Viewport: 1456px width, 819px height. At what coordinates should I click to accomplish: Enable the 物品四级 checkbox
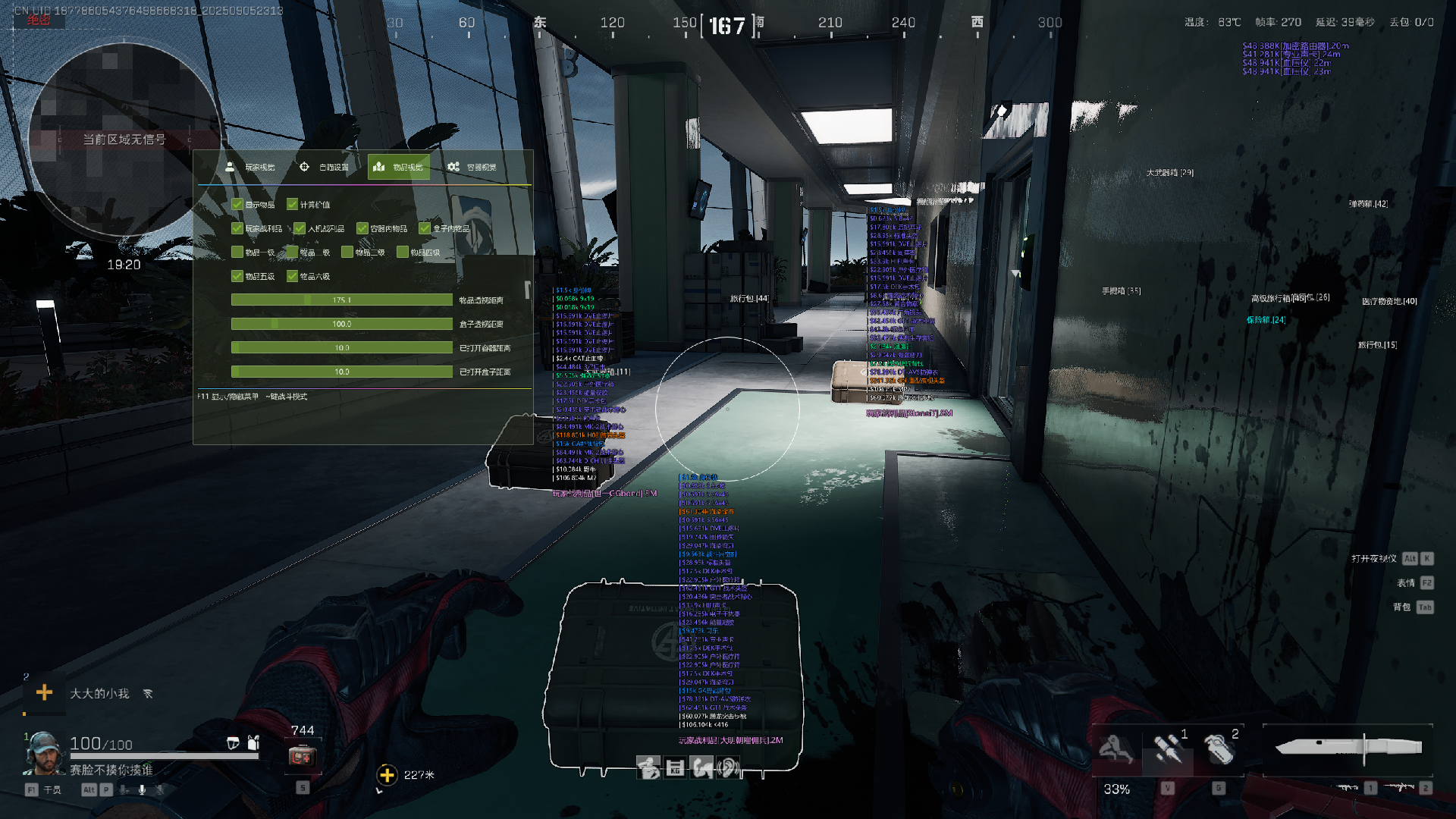point(403,253)
